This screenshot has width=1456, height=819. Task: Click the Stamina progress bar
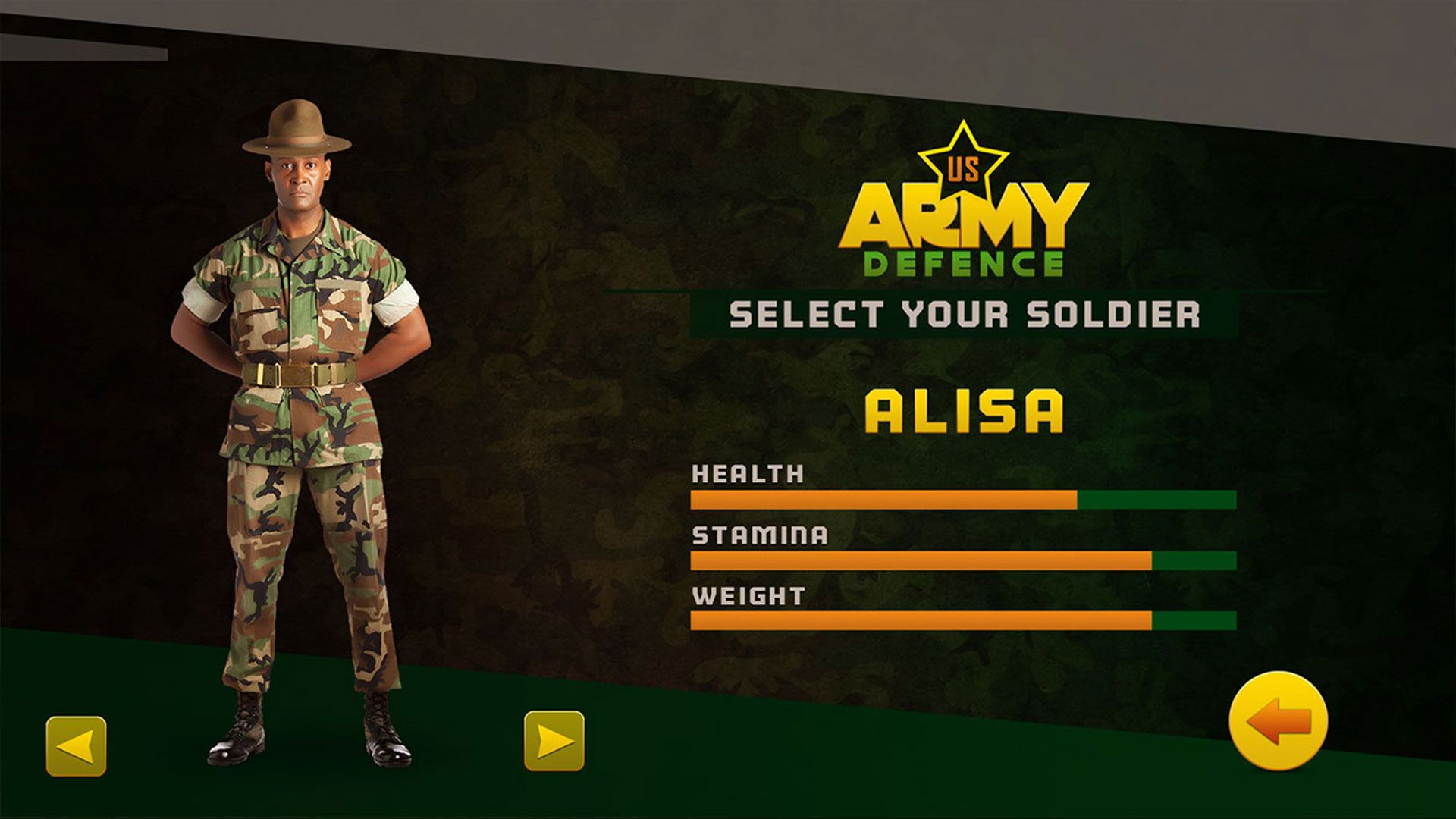click(x=963, y=561)
